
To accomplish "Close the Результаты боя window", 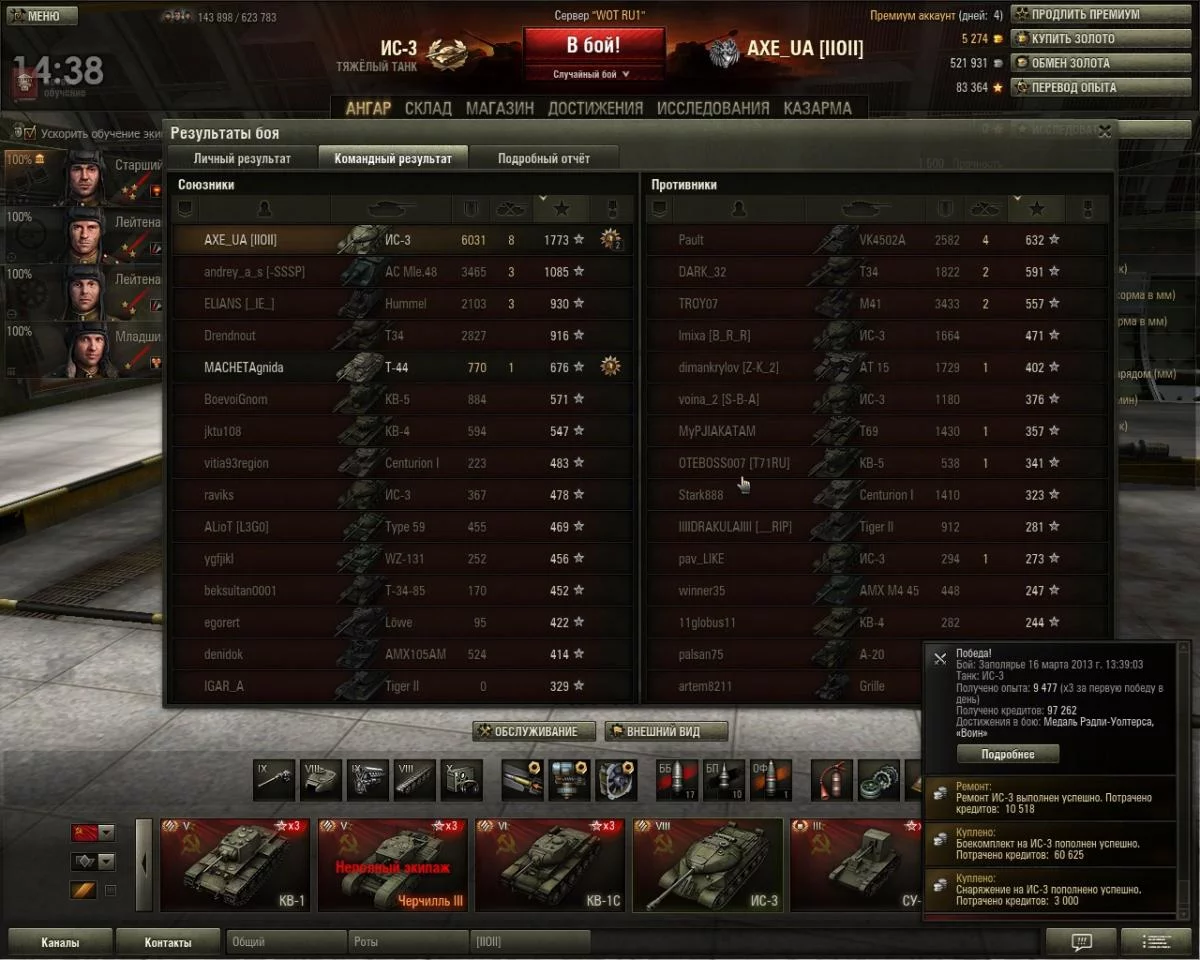I will 1104,131.
